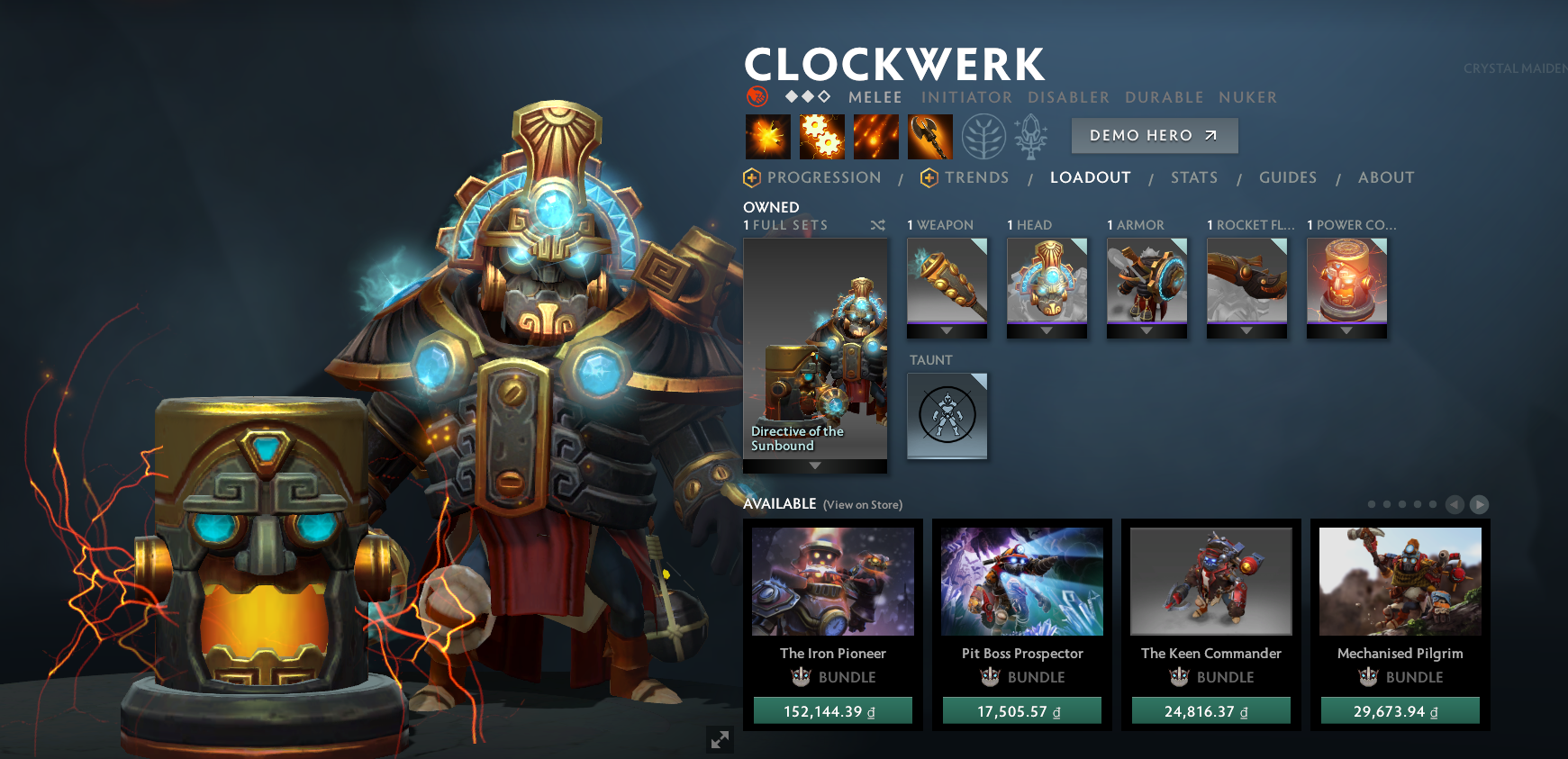Viewport: 1568px width, 759px height.
Task: Open the Guides tab
Action: (1288, 177)
